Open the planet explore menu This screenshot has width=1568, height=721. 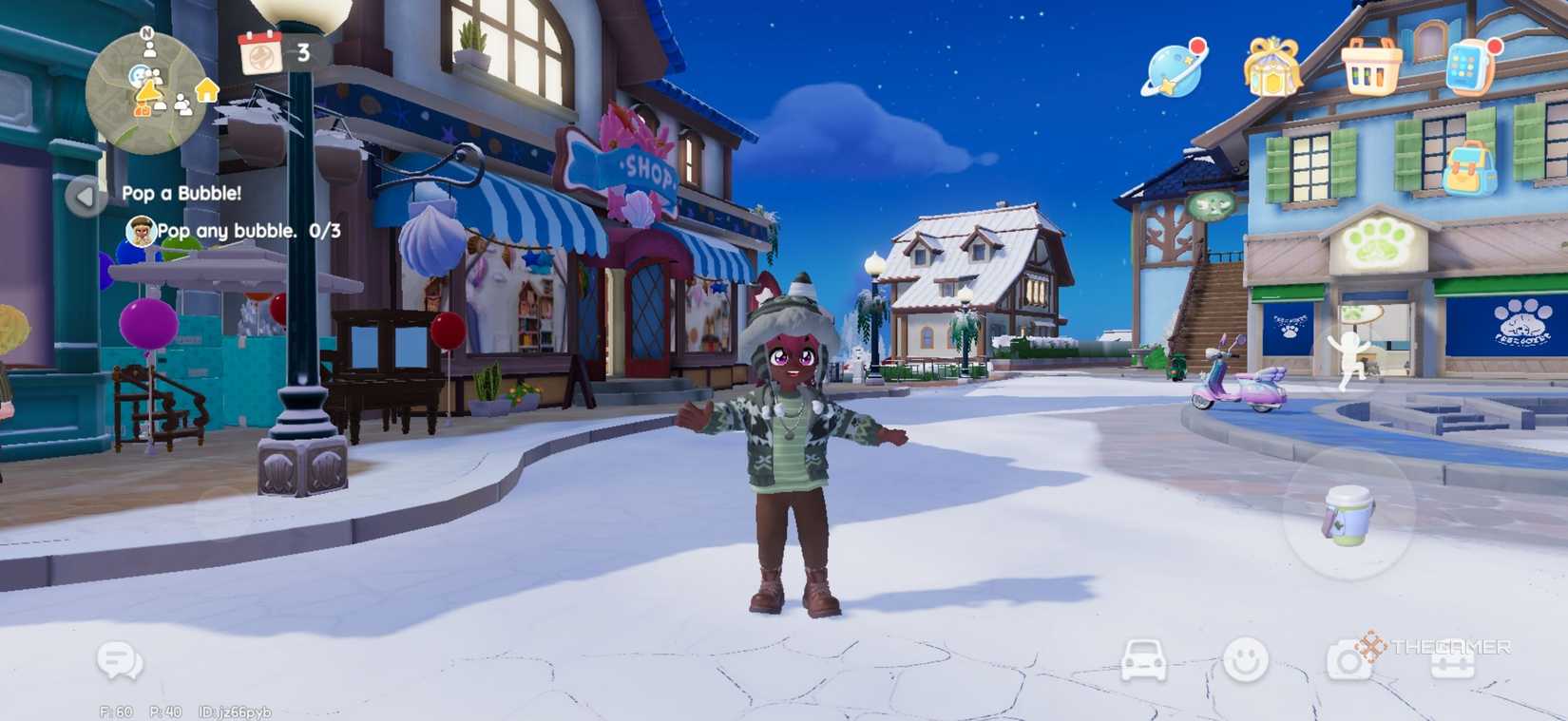[1167, 66]
